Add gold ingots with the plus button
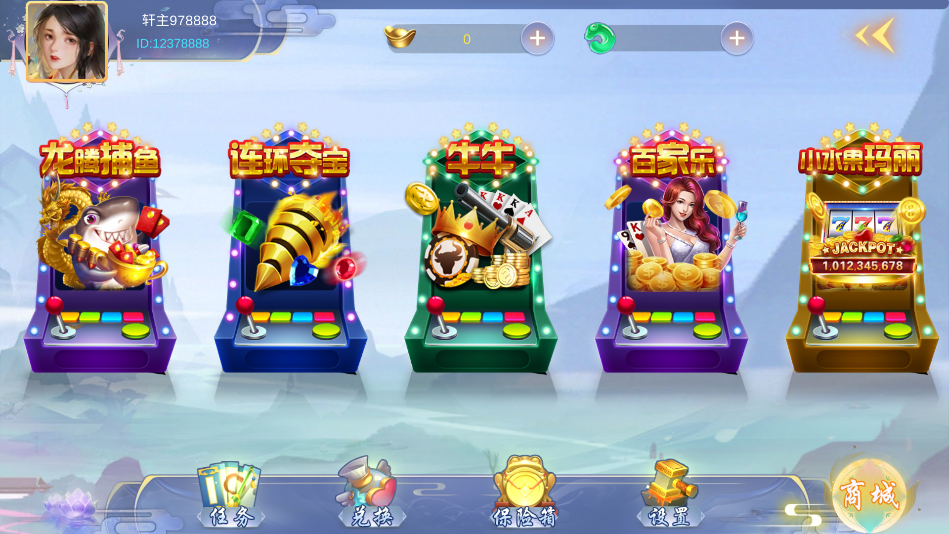The height and width of the screenshot is (534, 949). [537, 39]
